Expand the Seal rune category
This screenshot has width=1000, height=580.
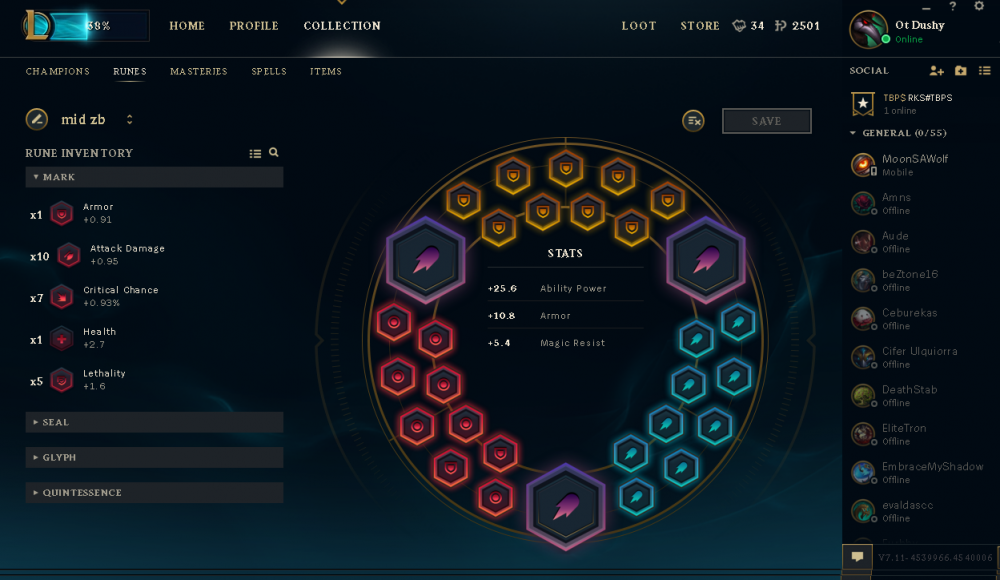[x=154, y=422]
